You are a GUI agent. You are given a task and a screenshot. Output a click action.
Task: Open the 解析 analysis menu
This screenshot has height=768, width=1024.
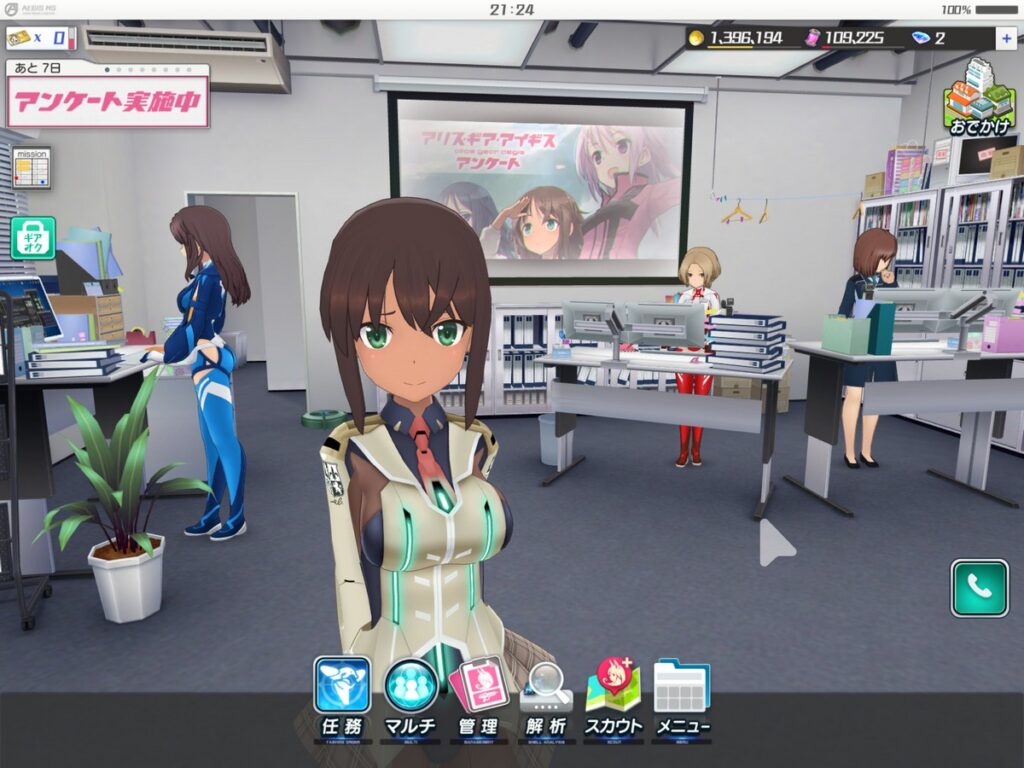pos(546,697)
